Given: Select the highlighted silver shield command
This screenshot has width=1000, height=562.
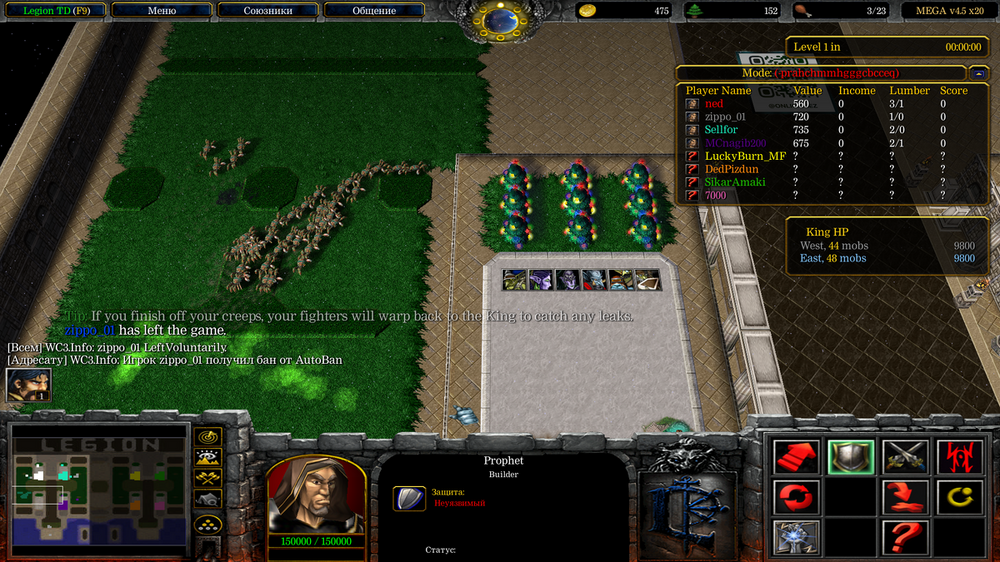Looking at the screenshot, I should tap(851, 457).
